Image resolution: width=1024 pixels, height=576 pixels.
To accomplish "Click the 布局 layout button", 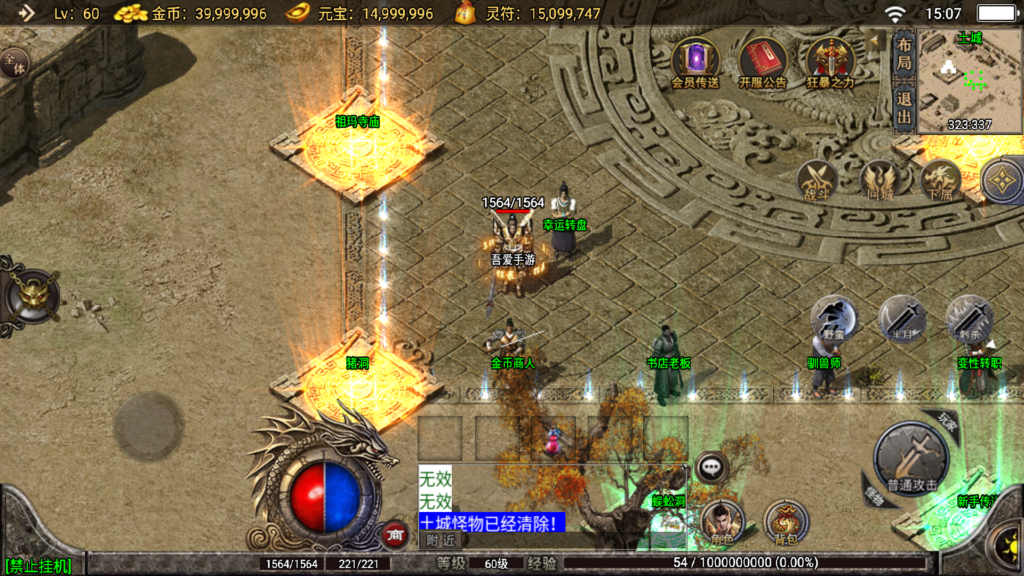I will click(x=904, y=50).
